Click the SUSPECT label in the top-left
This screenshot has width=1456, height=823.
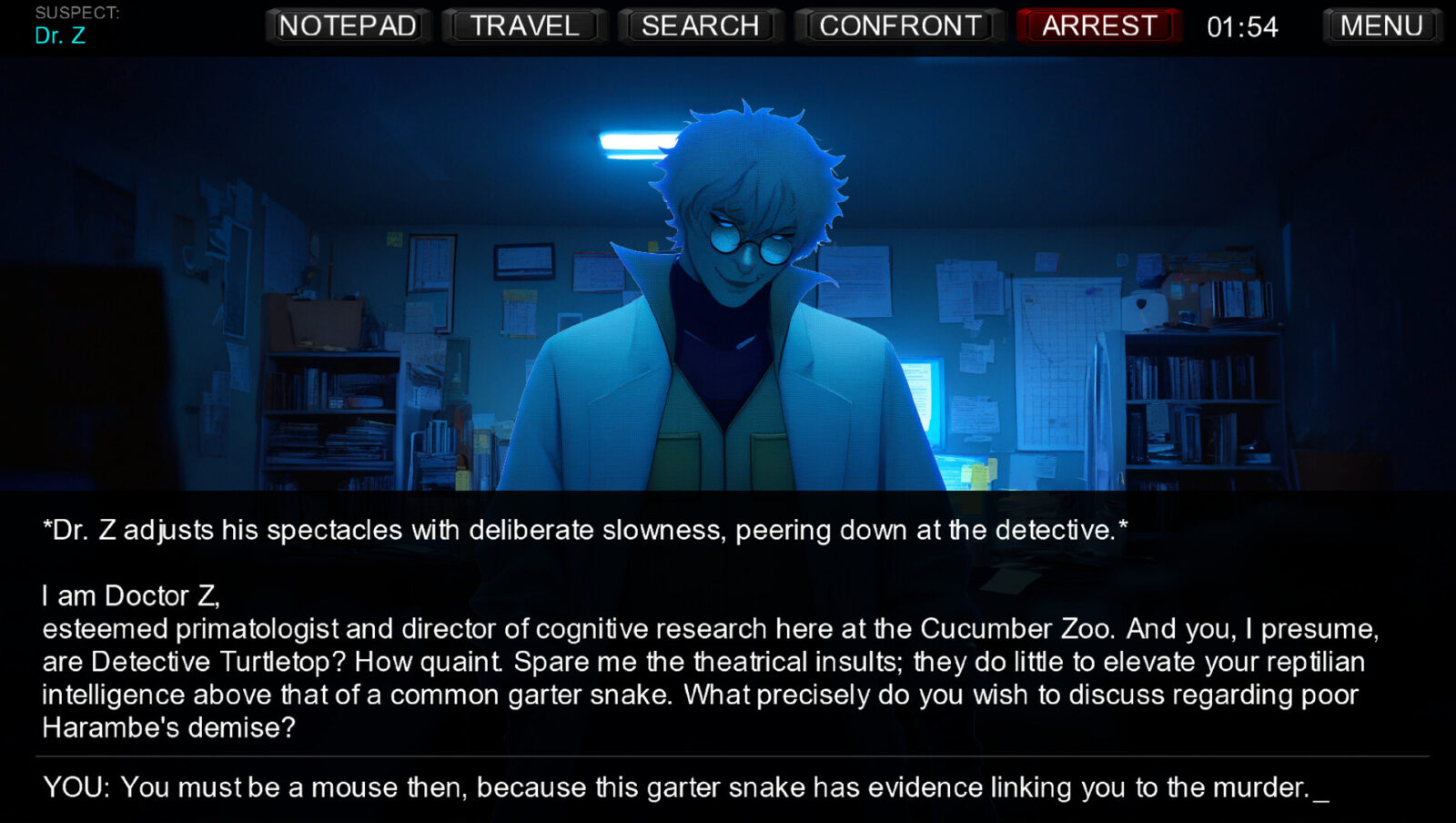(x=76, y=14)
